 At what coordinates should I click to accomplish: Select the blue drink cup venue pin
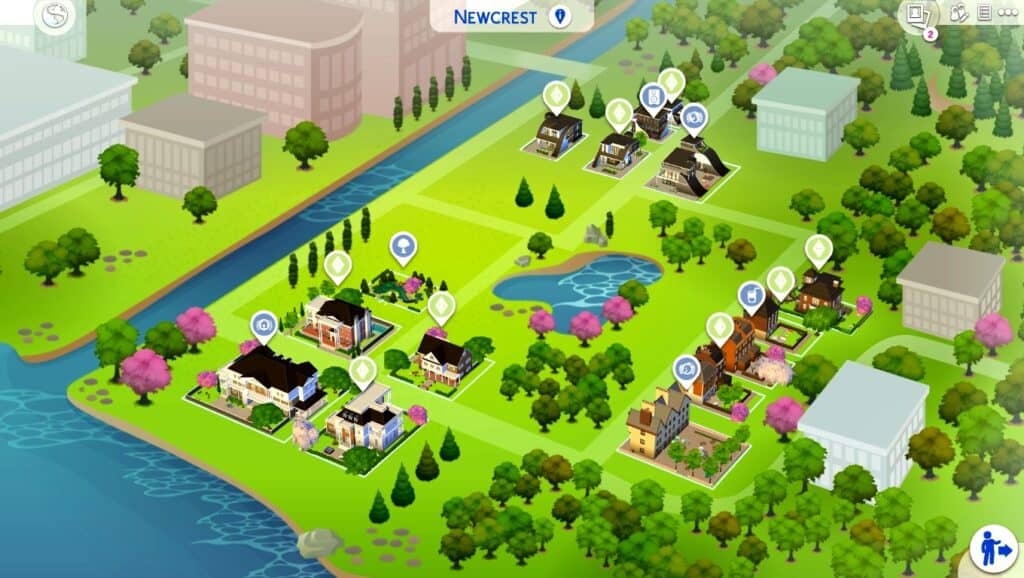click(750, 295)
